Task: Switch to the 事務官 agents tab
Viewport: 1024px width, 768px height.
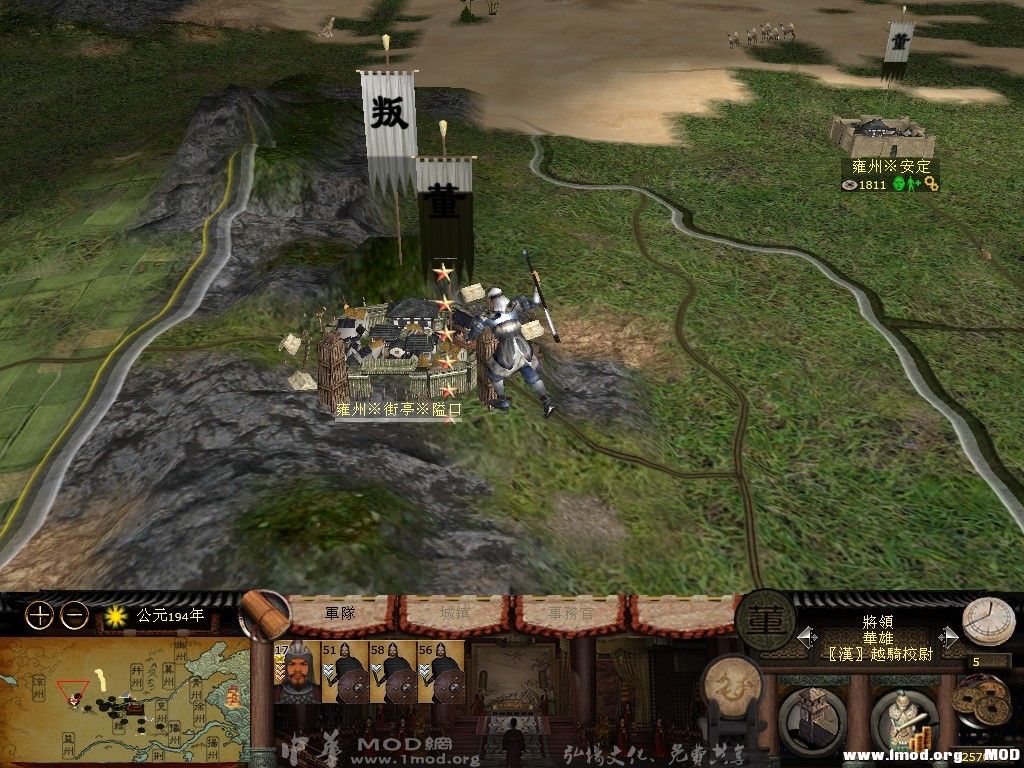Action: click(569, 614)
